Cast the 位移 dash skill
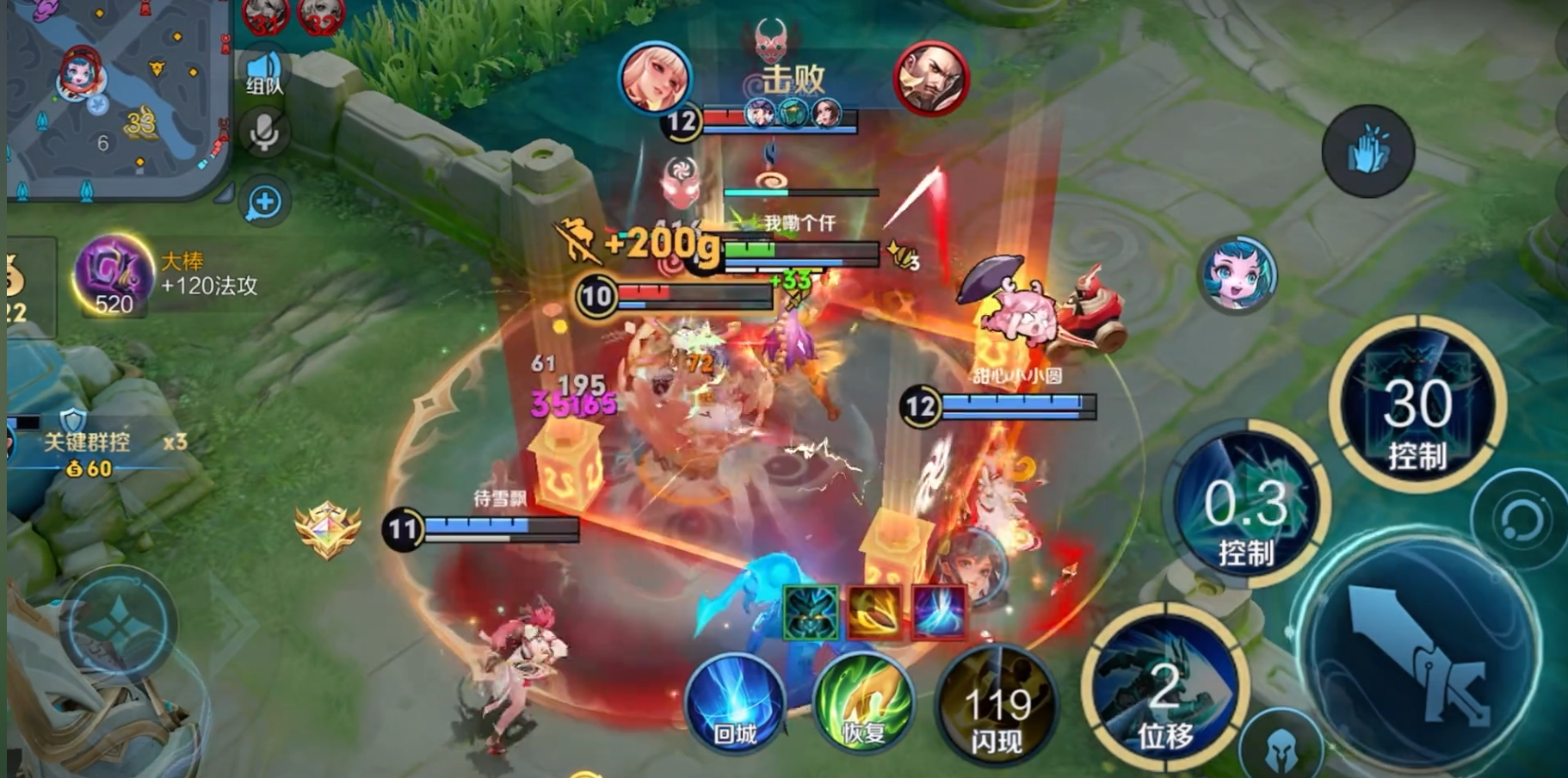The width and height of the screenshot is (1568, 778). 1164,688
